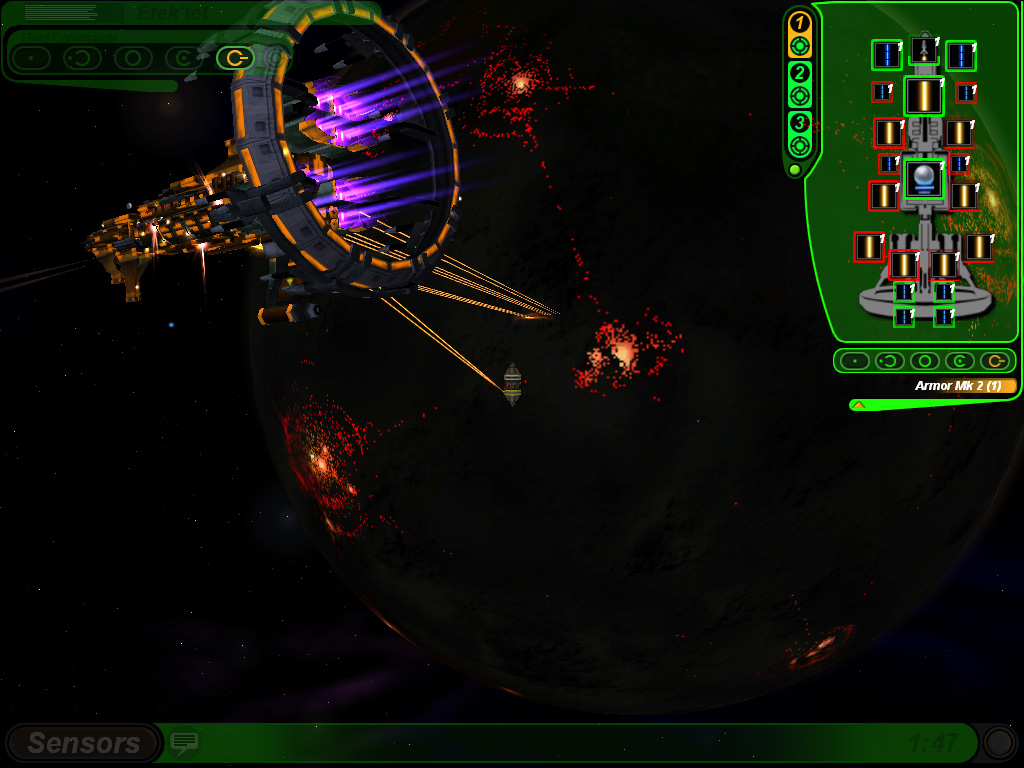The height and width of the screenshot is (768, 1024).
Task: Select weapon group 2
Action: pyautogui.click(x=799, y=84)
